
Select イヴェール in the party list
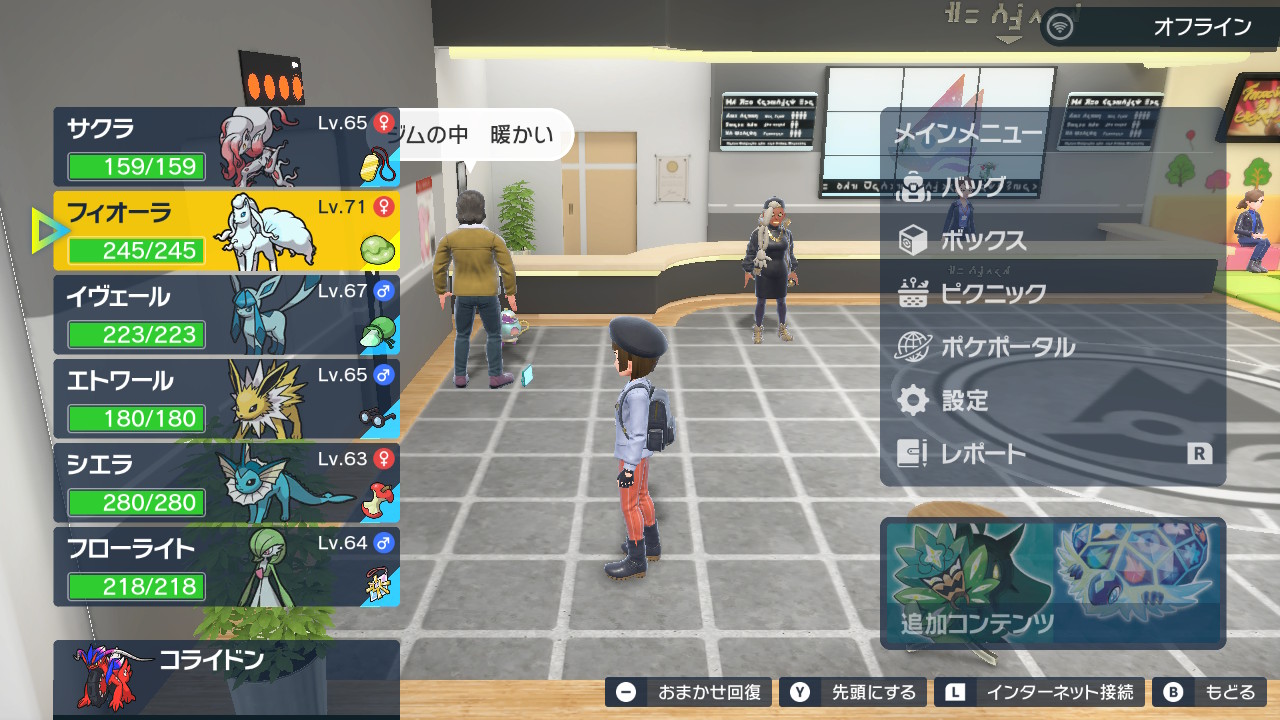click(226, 315)
